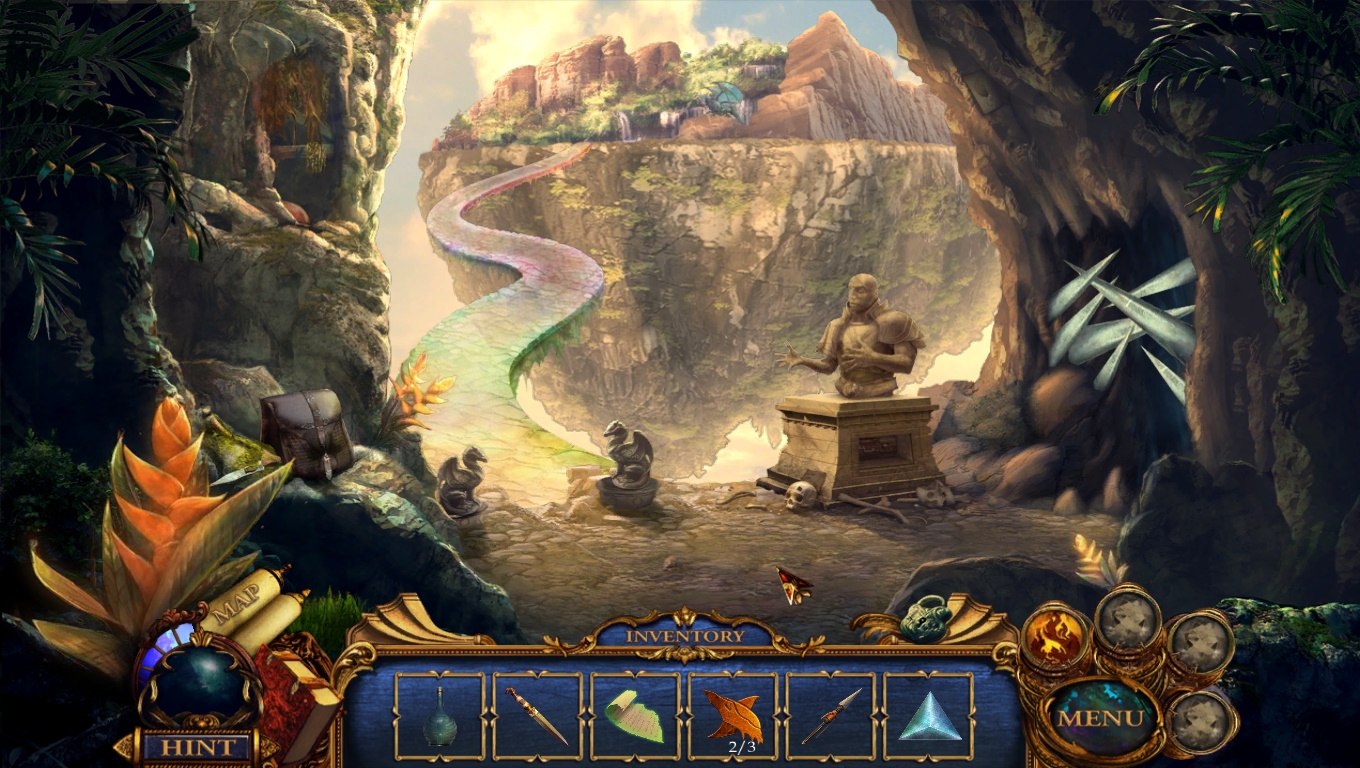Use the Hint button
Image resolution: width=1360 pixels, height=768 pixels.
[197, 747]
